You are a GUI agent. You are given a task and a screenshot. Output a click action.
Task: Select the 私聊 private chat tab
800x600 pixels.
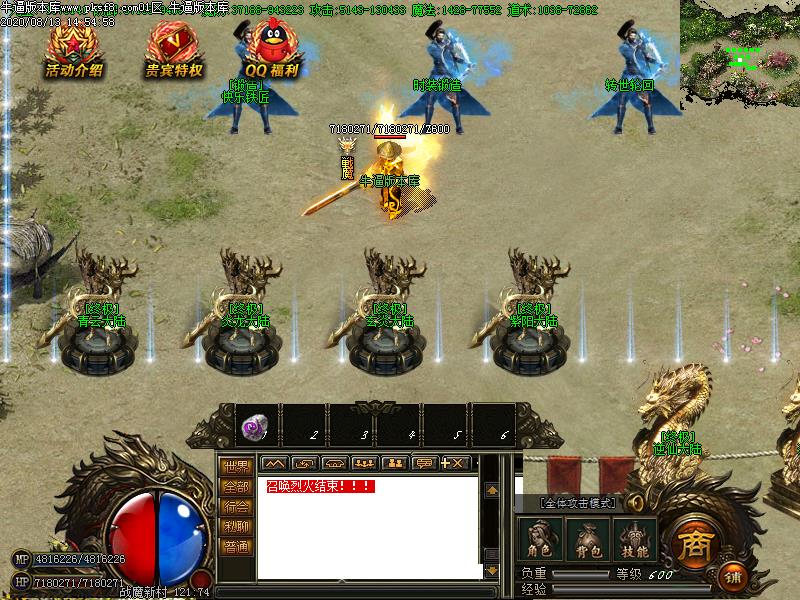[236, 527]
